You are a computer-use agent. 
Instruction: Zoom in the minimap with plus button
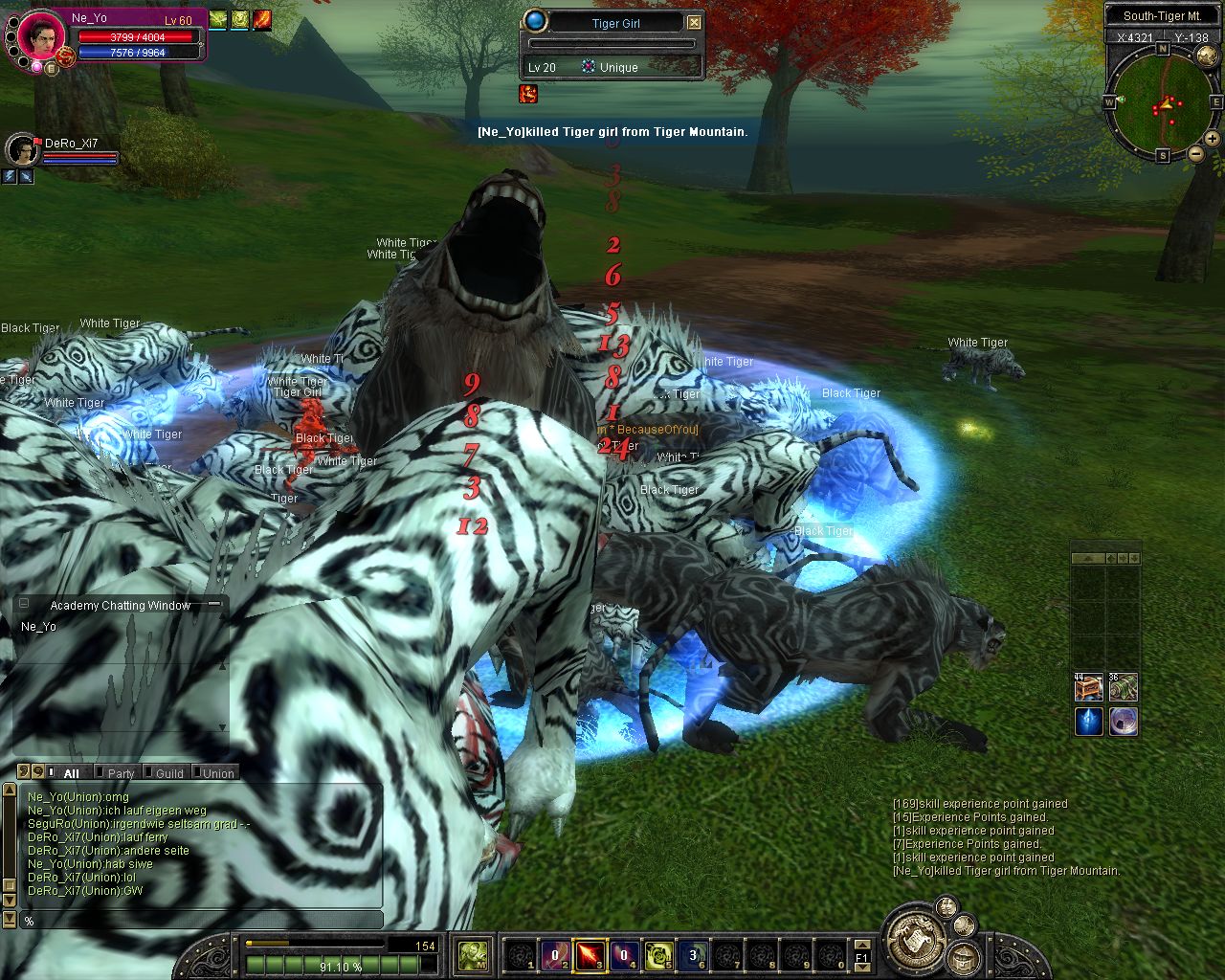point(1213,139)
